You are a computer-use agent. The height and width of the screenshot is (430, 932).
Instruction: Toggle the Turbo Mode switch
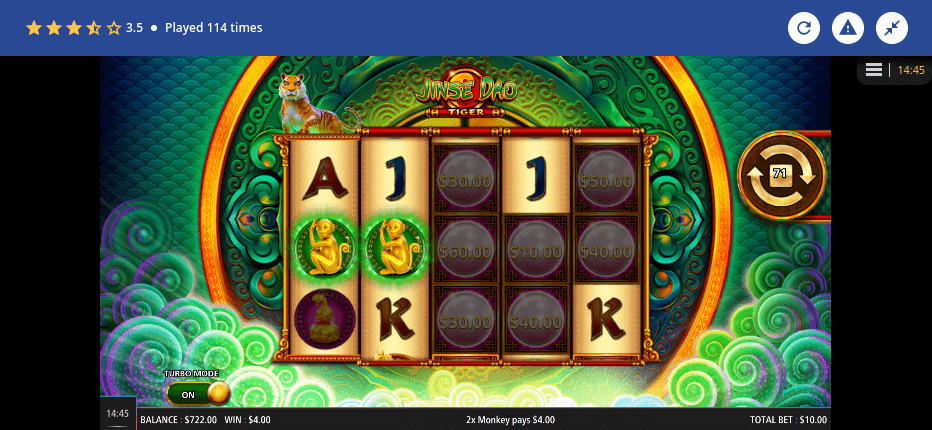point(198,393)
